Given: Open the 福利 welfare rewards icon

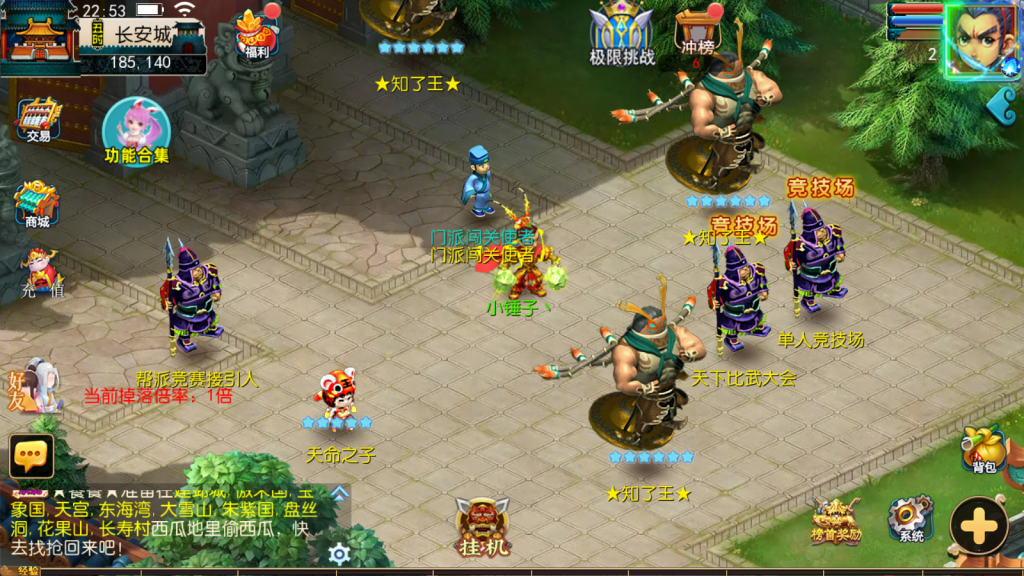Looking at the screenshot, I should coord(256,36).
